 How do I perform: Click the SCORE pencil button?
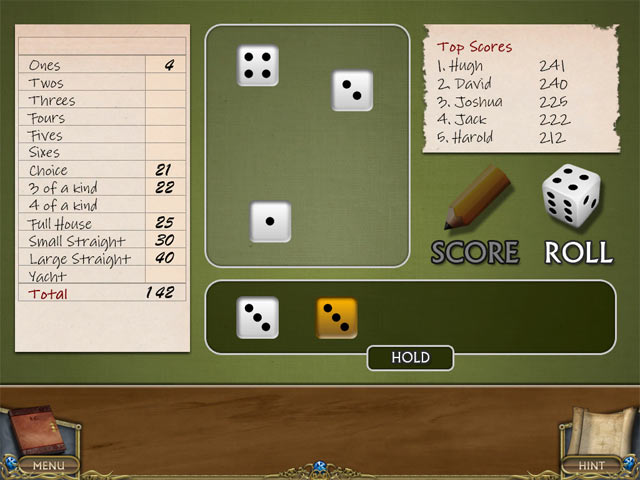click(x=476, y=215)
